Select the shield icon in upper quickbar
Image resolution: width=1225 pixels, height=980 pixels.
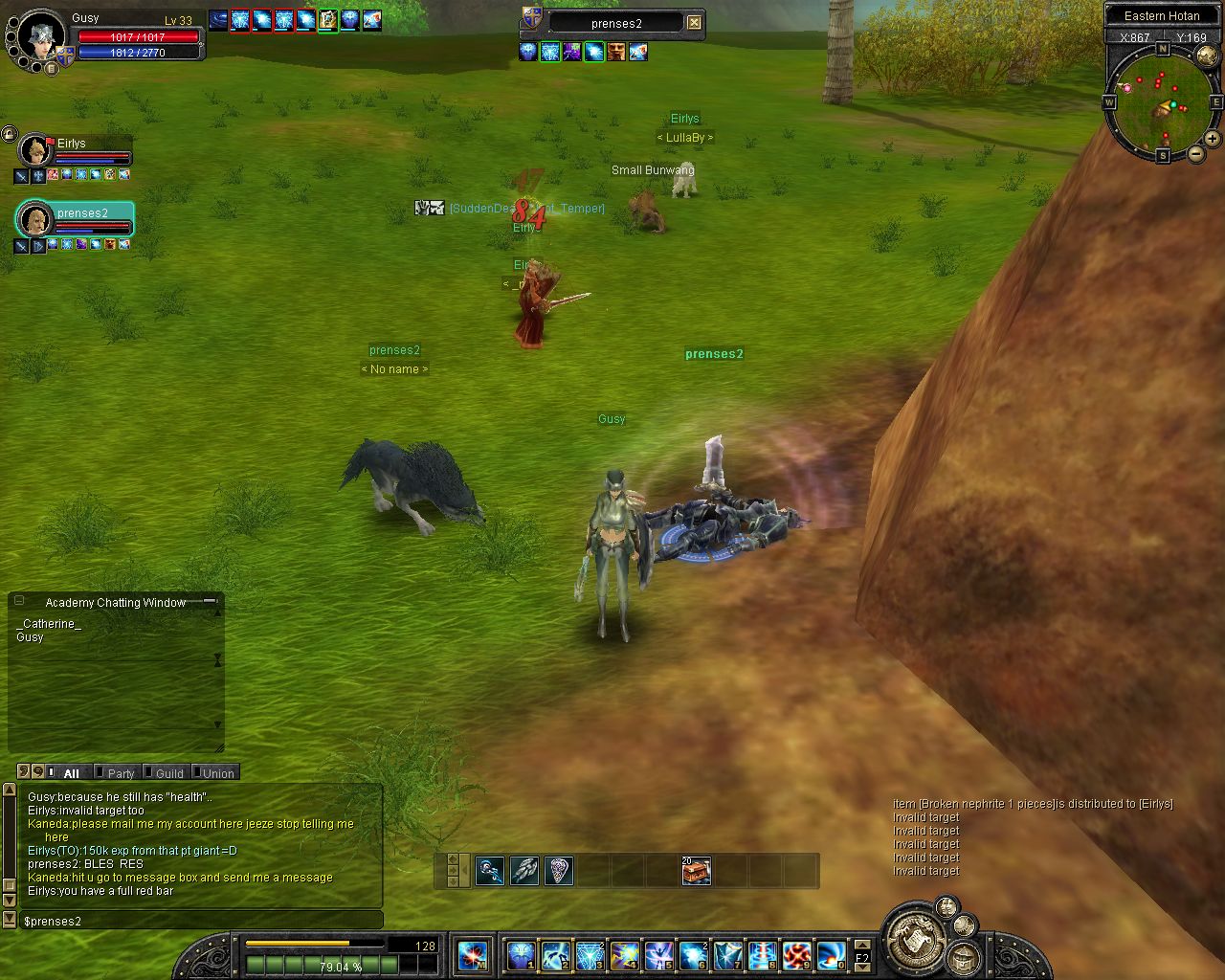click(x=558, y=871)
